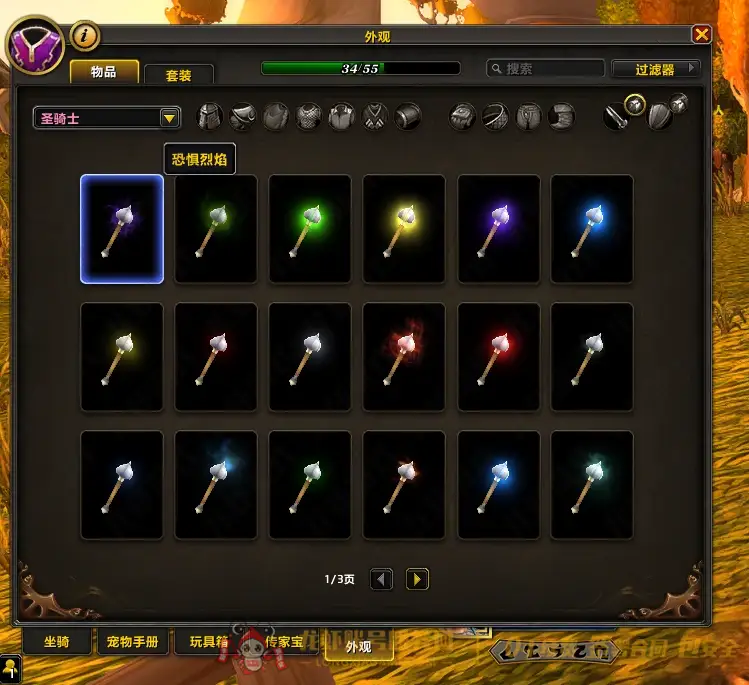The width and height of the screenshot is (749, 685).
Task: Open the 宠物手册 pet journal tab
Action: tap(133, 642)
